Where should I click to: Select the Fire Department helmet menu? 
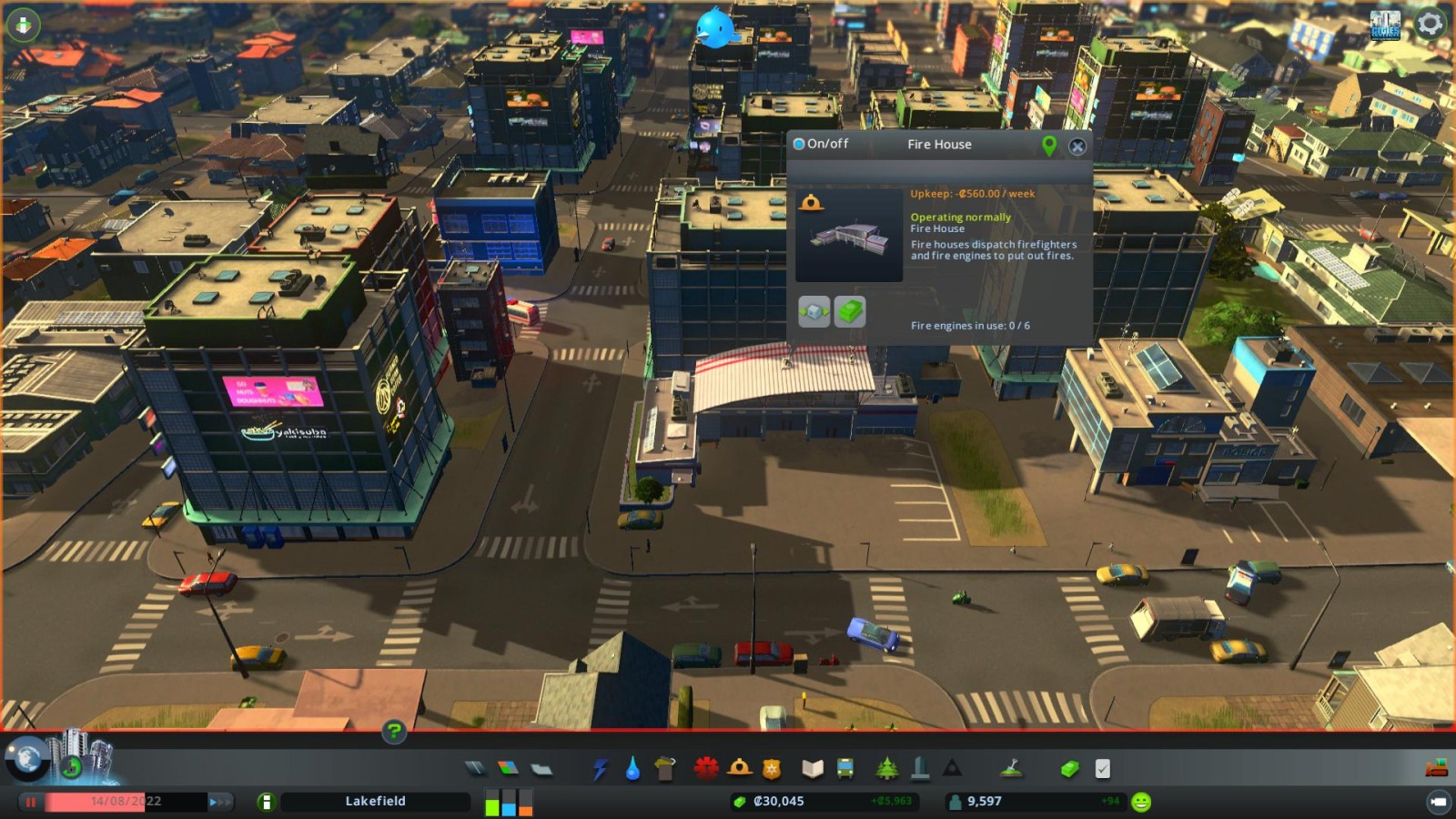coord(739,769)
